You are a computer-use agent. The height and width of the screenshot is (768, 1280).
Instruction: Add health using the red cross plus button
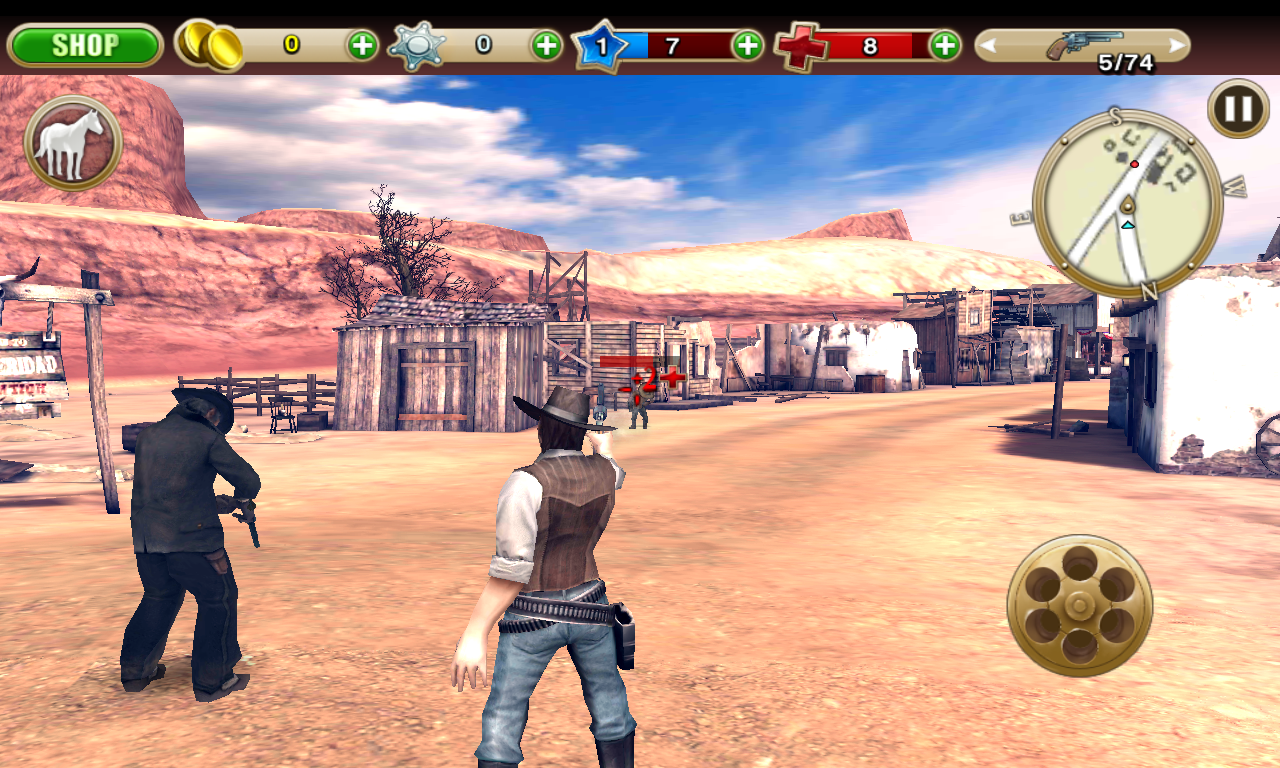(944, 45)
